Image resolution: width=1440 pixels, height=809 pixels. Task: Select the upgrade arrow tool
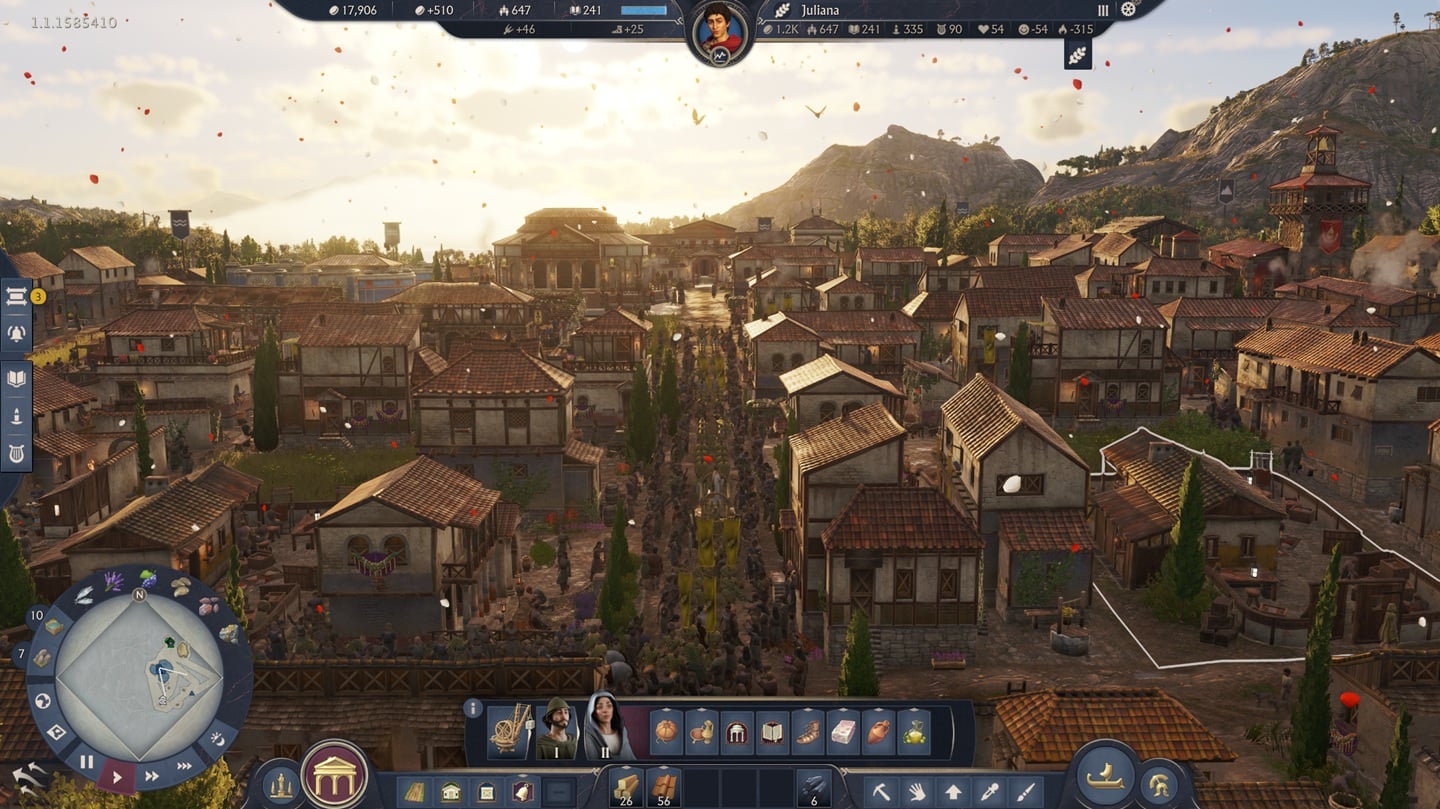click(x=953, y=789)
